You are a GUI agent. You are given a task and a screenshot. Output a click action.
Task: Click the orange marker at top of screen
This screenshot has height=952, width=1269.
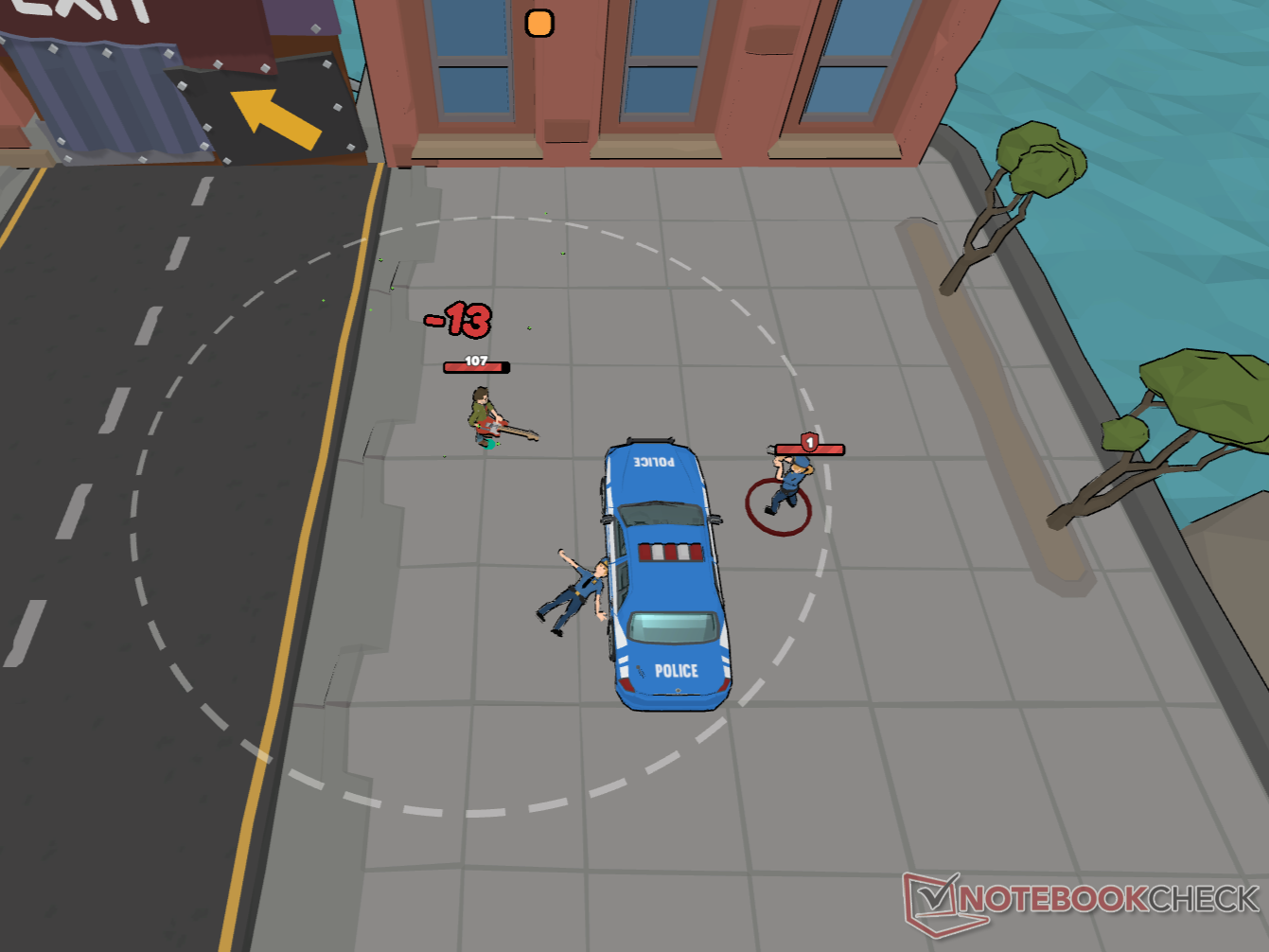click(538, 21)
